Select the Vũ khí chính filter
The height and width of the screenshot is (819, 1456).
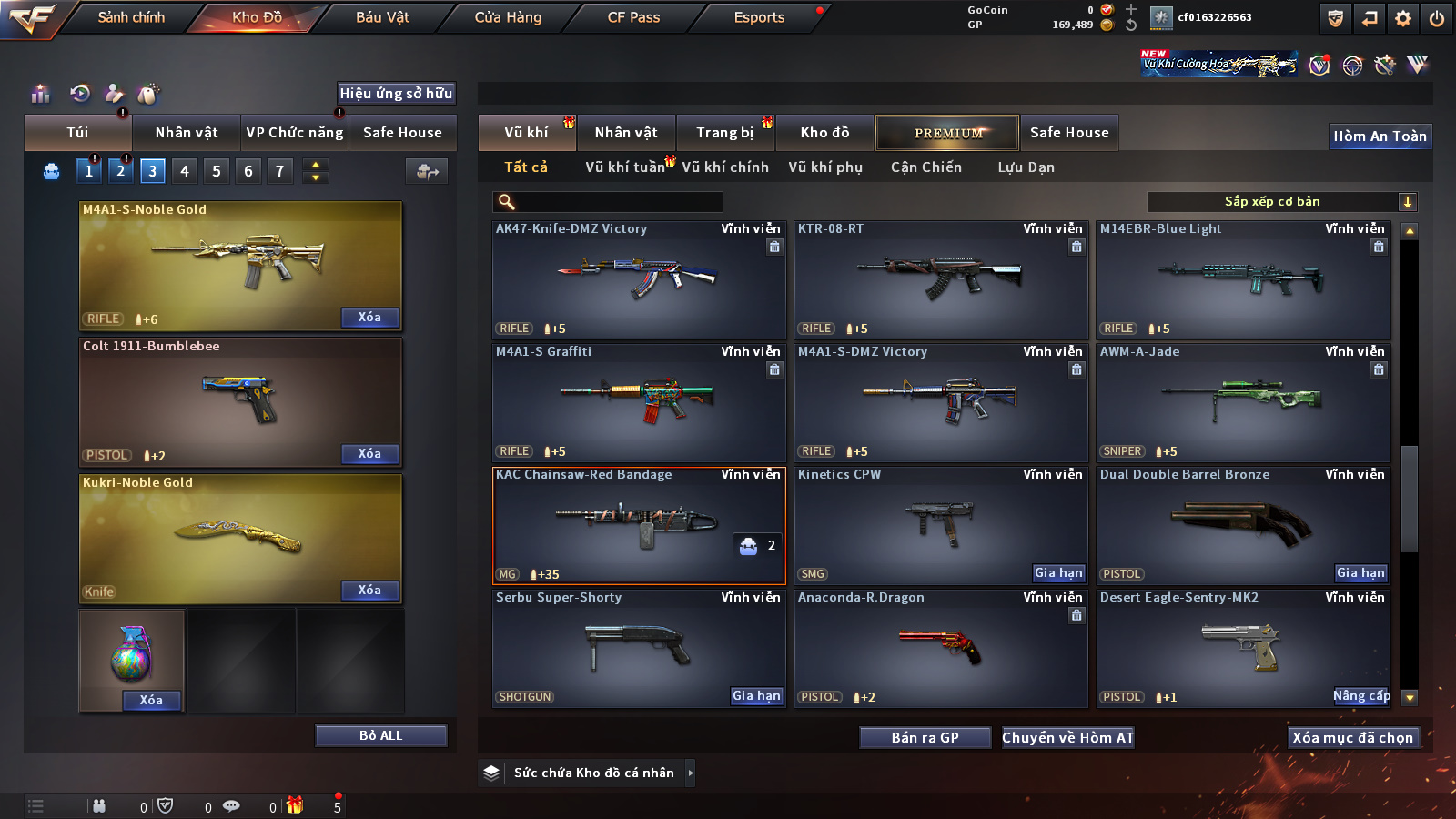[x=725, y=167]
